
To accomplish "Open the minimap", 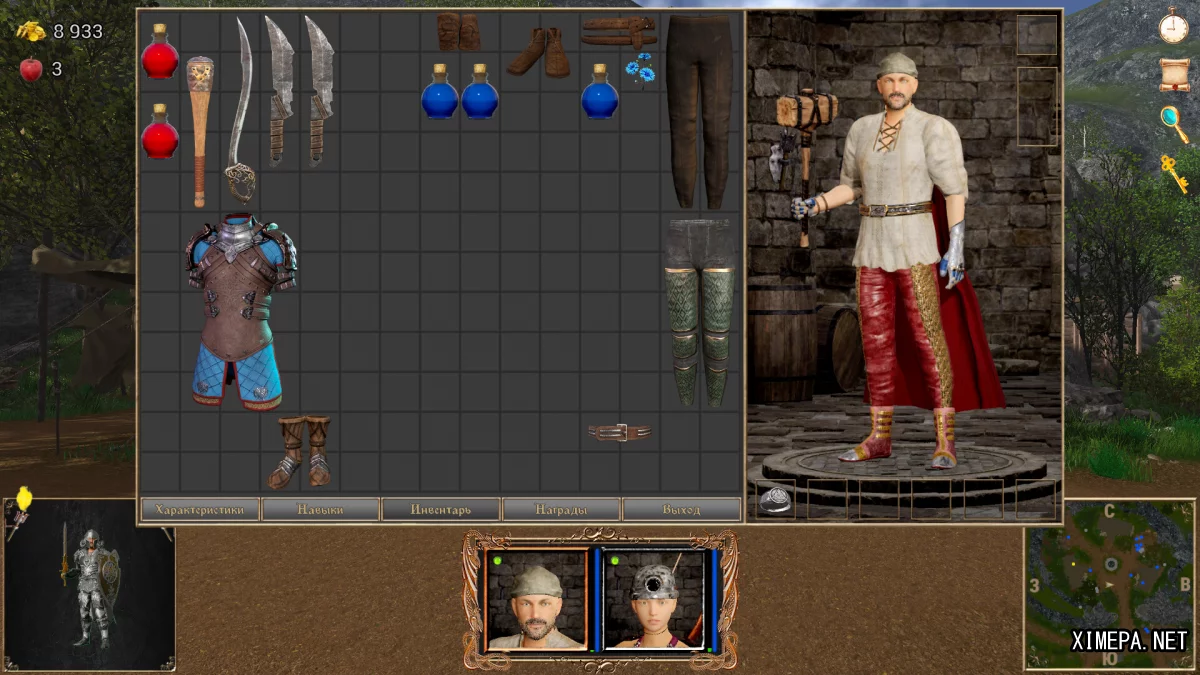I will [1108, 584].
